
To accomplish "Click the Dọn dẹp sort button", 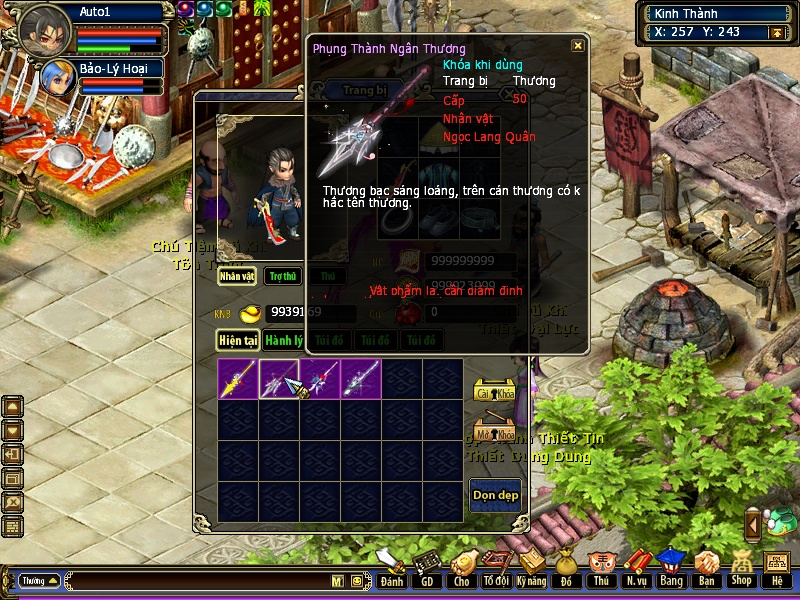I will pos(495,495).
